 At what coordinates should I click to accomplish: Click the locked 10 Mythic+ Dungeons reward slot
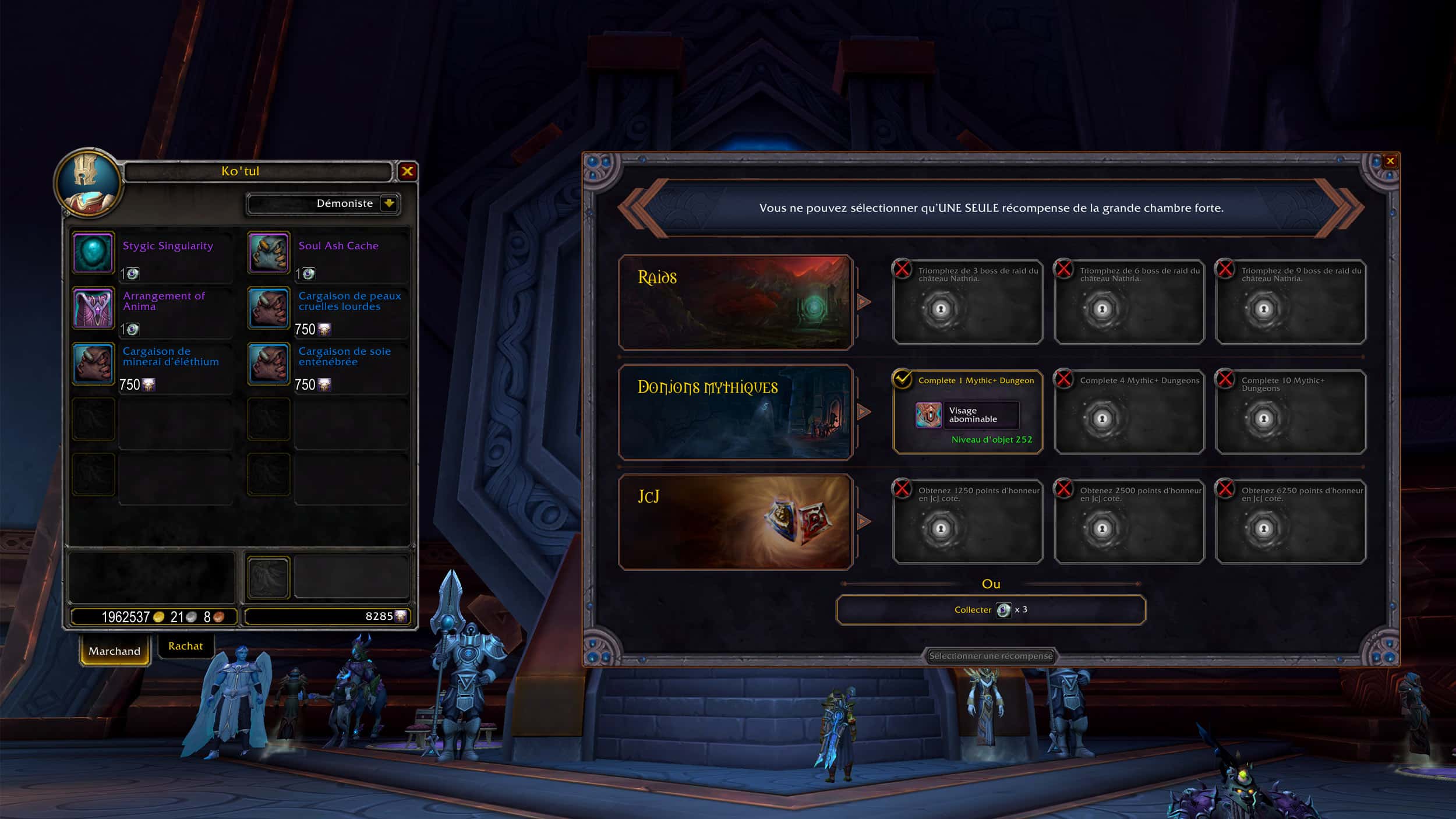(x=1291, y=412)
